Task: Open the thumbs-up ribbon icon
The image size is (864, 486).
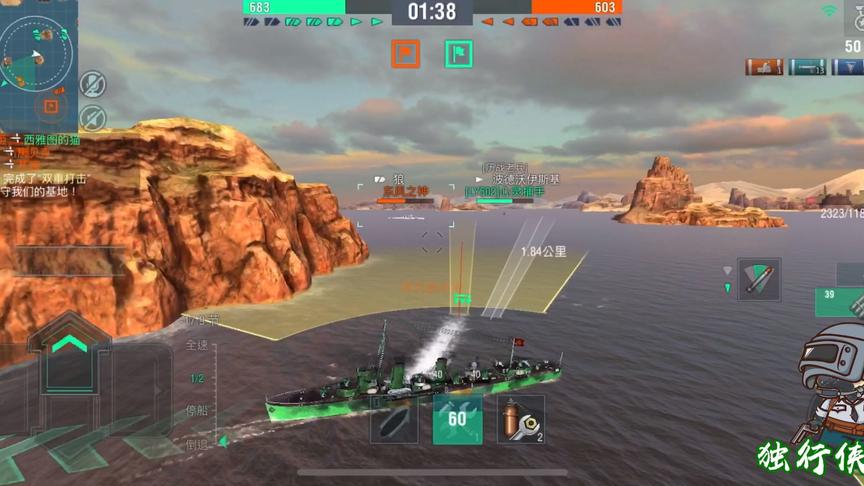Action: coord(764,67)
